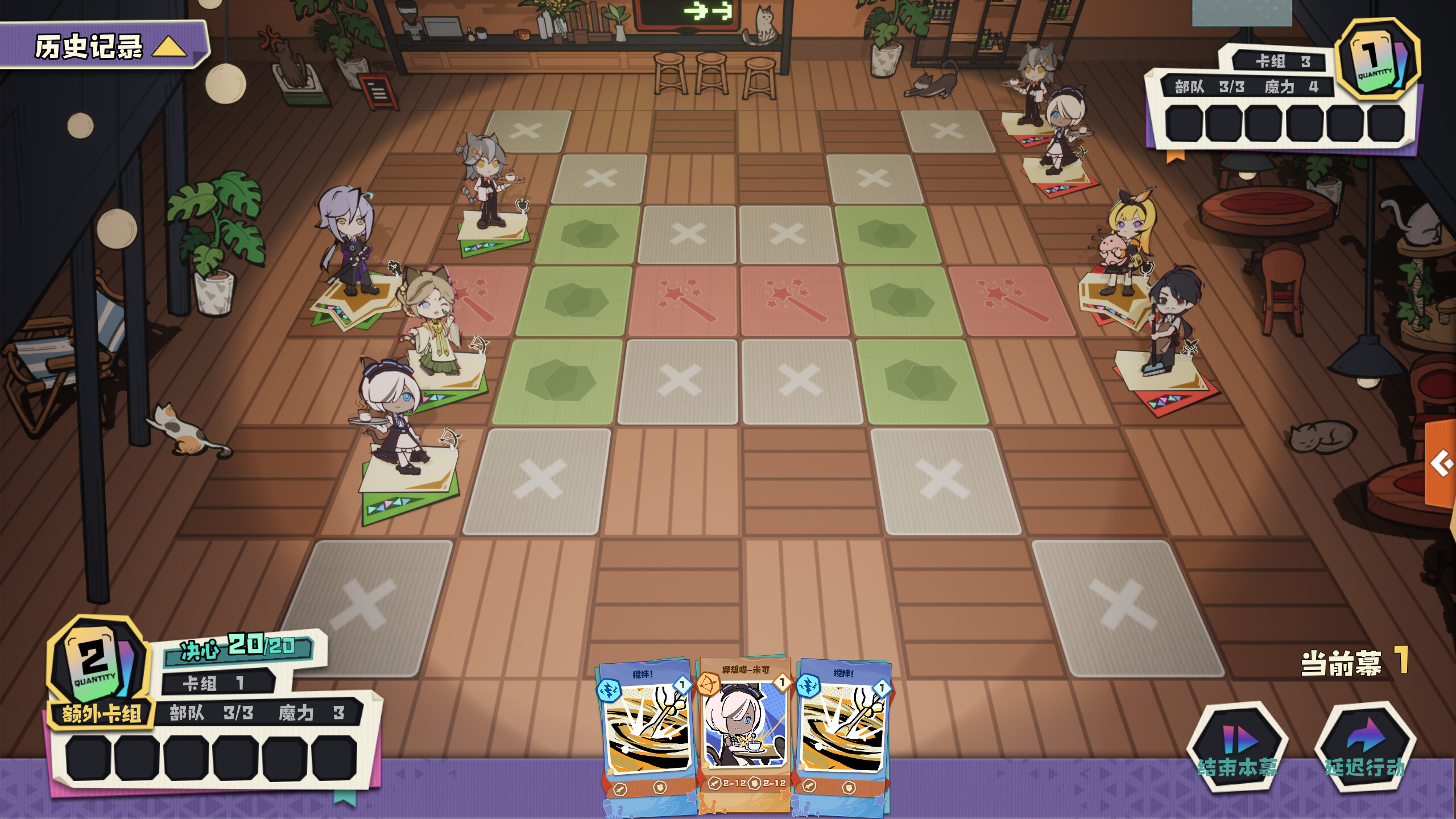Click the QUANTITY 2 badge bottom left
The height and width of the screenshot is (819, 1456).
click(96, 674)
